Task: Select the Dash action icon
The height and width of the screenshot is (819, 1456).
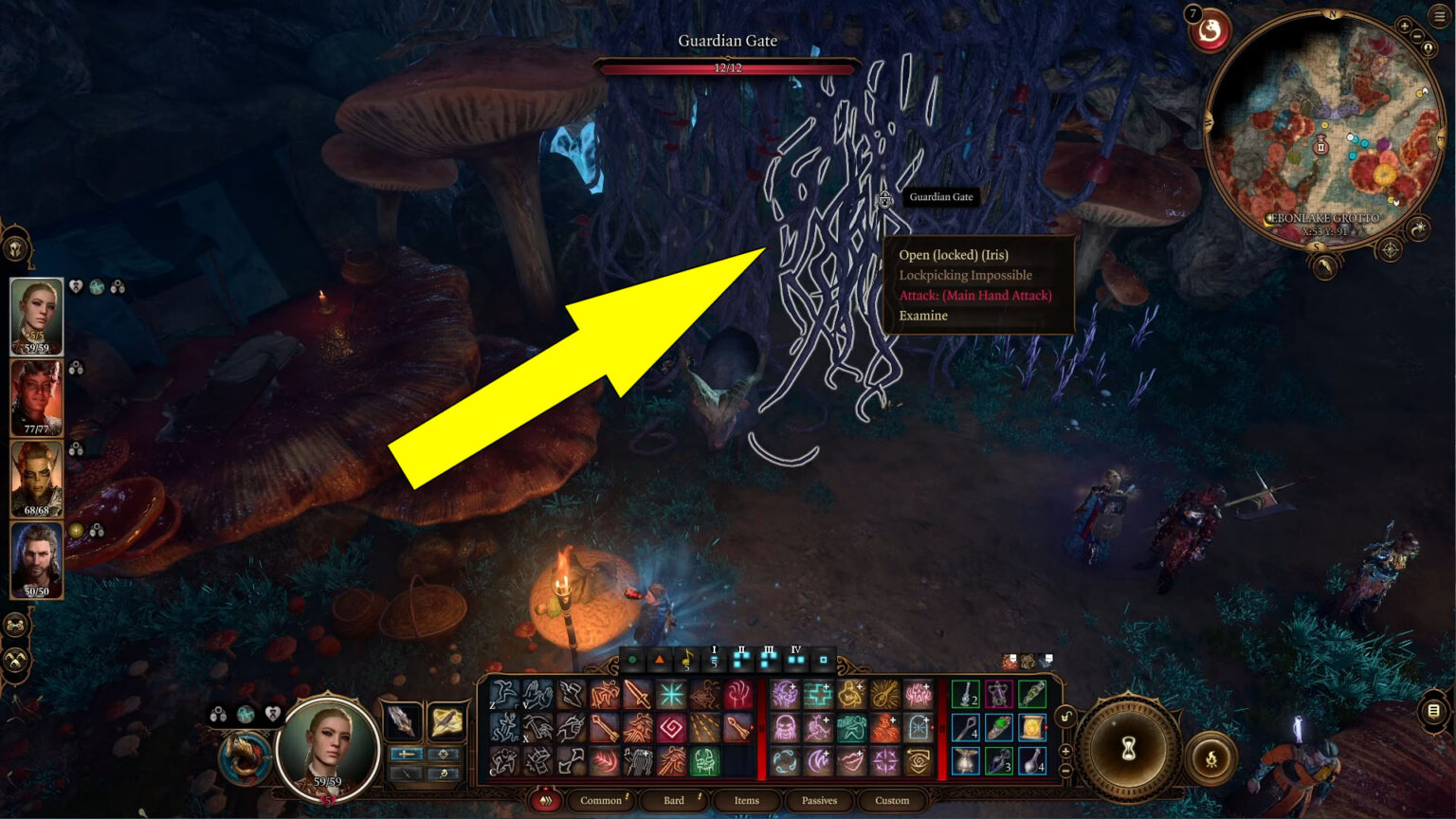Action: pyautogui.click(x=573, y=694)
